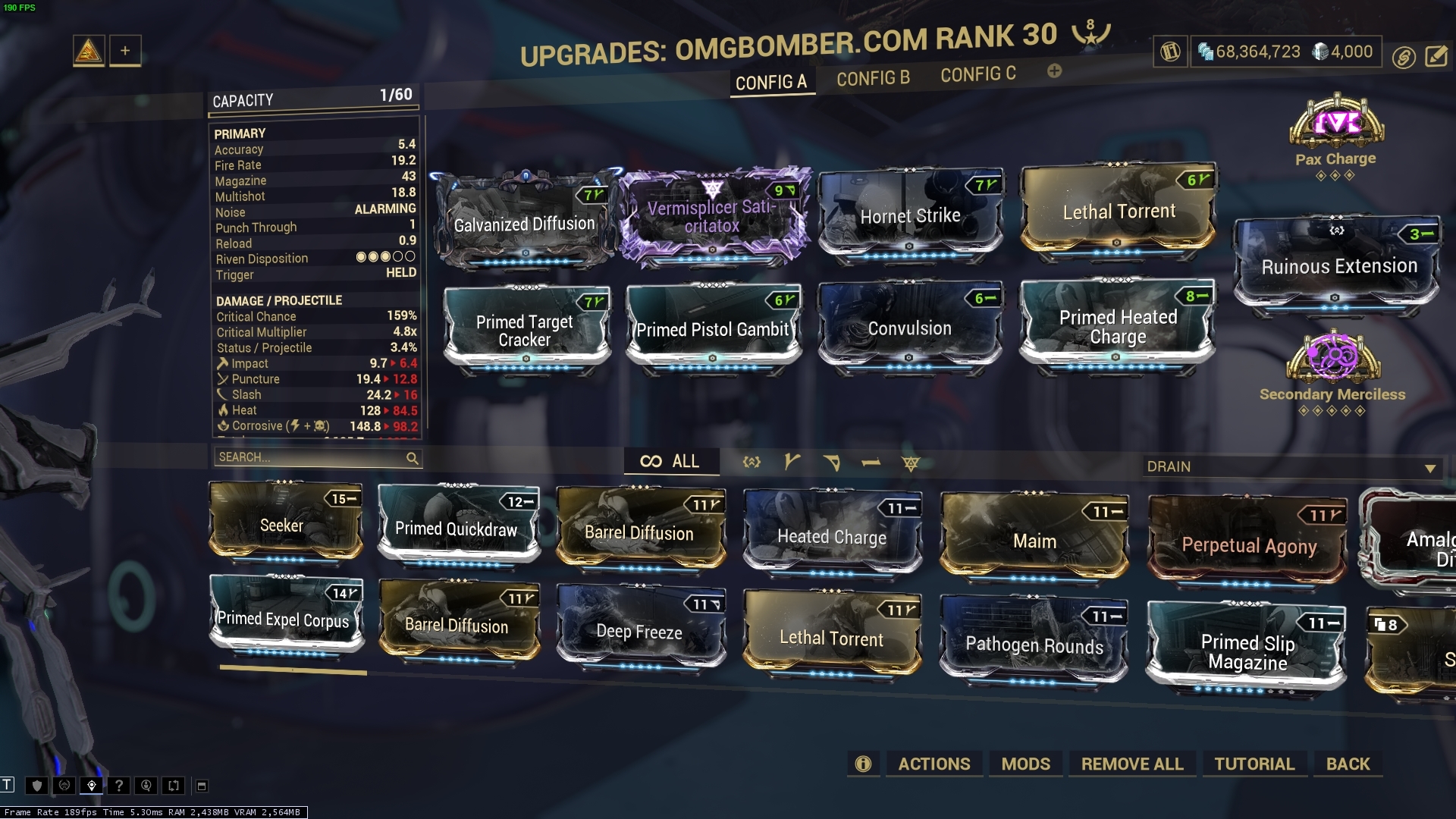
Task: Switch to the CONFIG B tab
Action: 873,77
